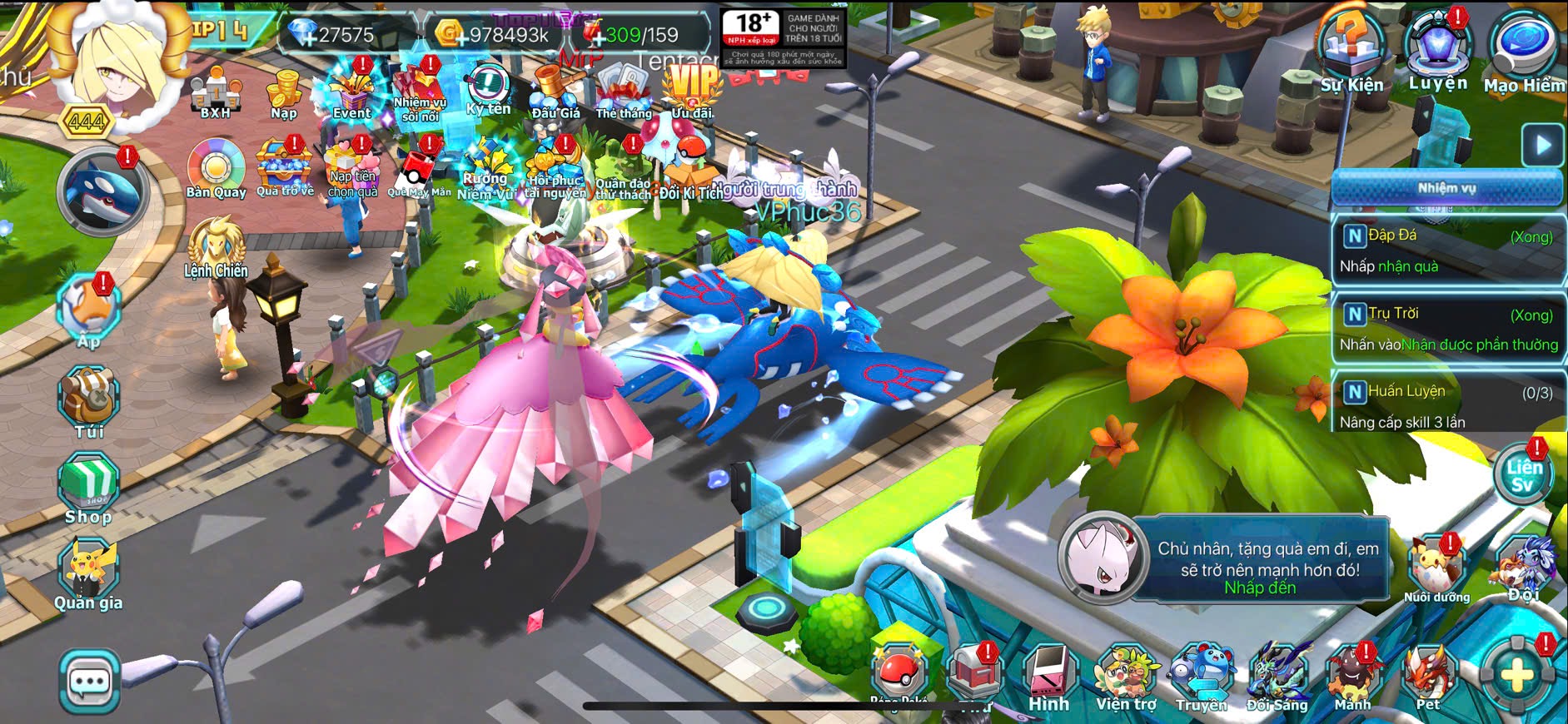Open the Nạp gold coins icon
Screen dimensions: 1568x724
[283, 93]
